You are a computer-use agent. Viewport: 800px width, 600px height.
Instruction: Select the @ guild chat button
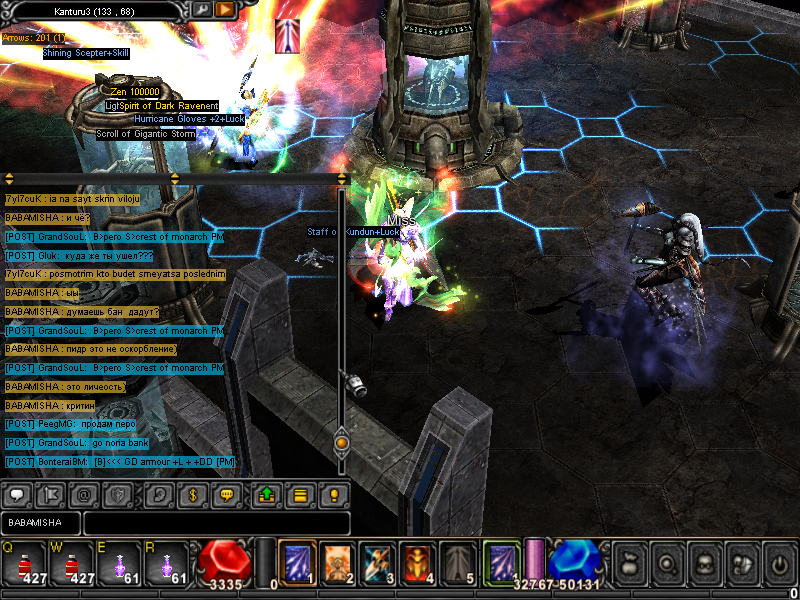click(x=84, y=494)
